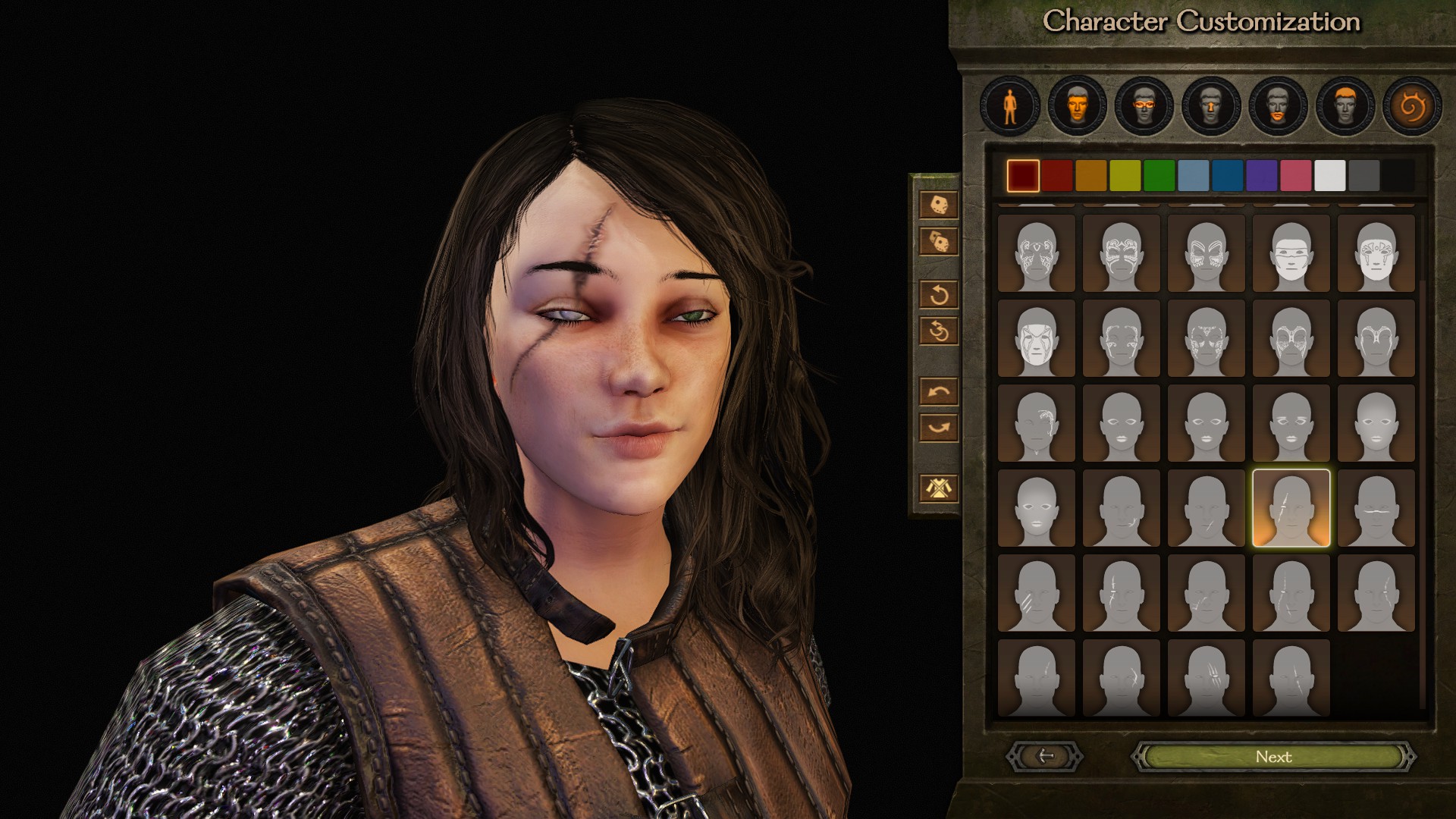Randomize with the single die button

[x=938, y=204]
